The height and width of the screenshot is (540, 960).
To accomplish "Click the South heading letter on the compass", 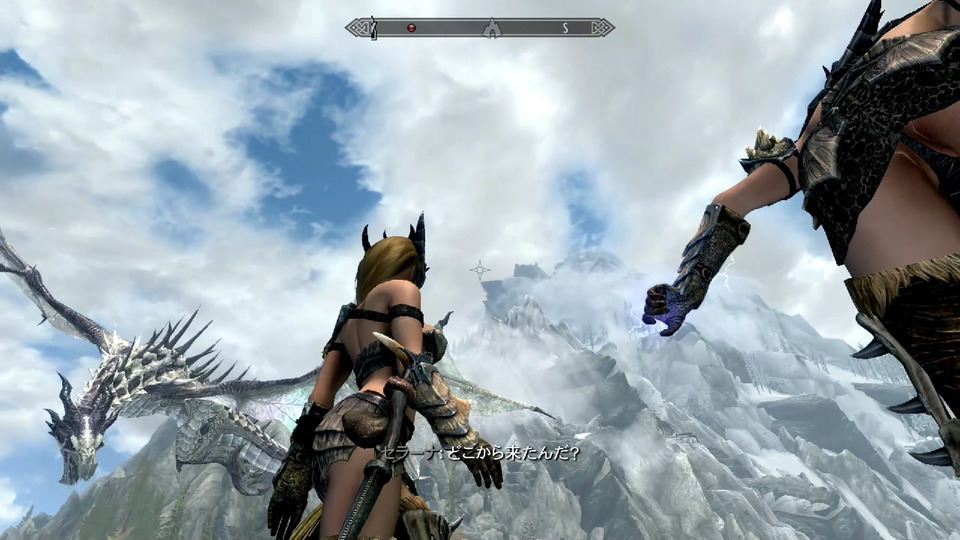I will click(565, 28).
